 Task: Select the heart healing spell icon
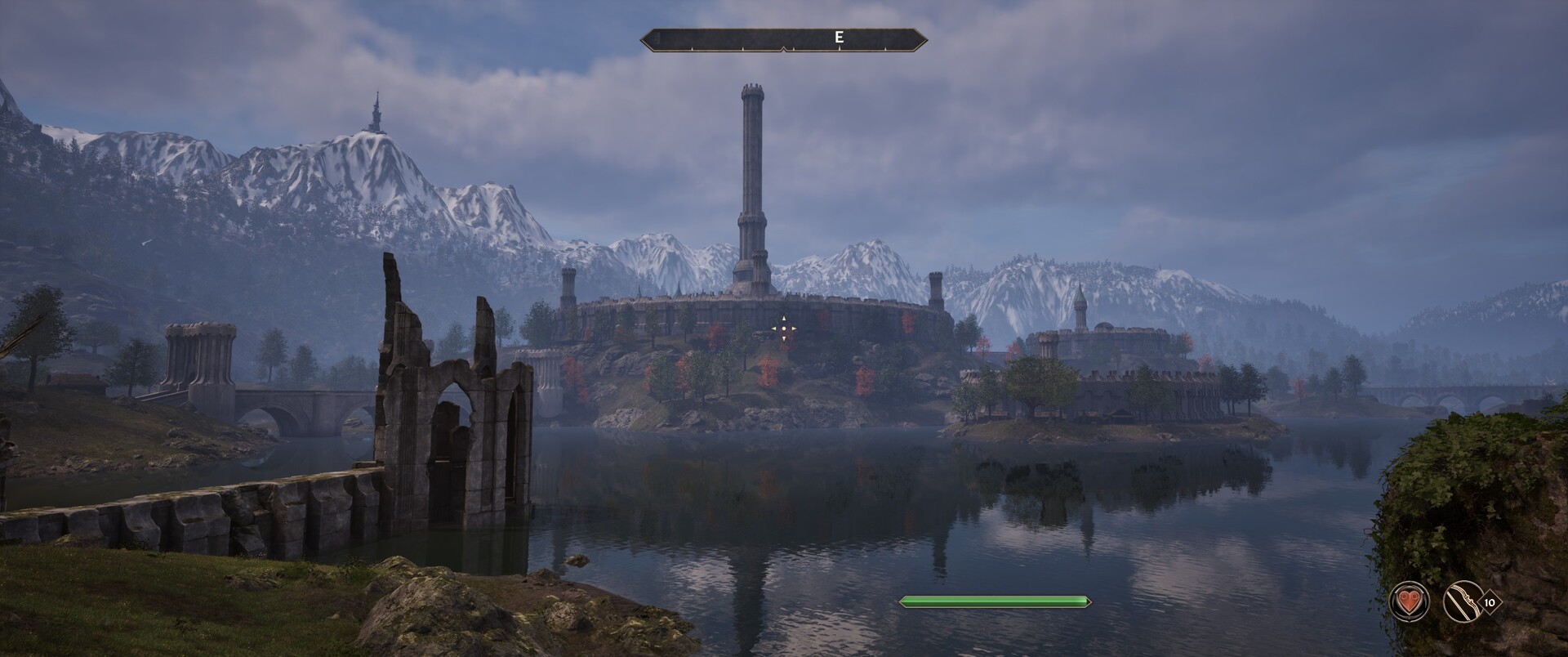[1410, 604]
